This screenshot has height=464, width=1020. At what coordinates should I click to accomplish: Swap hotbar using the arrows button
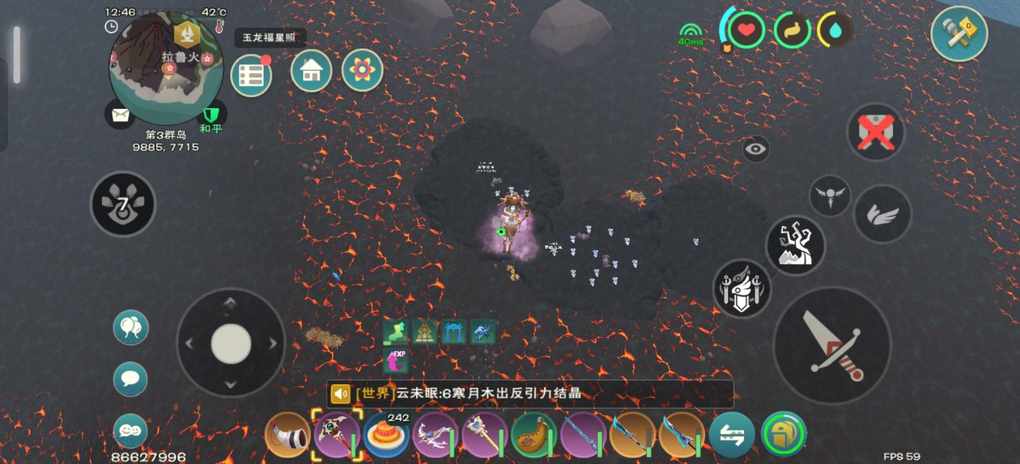click(732, 435)
